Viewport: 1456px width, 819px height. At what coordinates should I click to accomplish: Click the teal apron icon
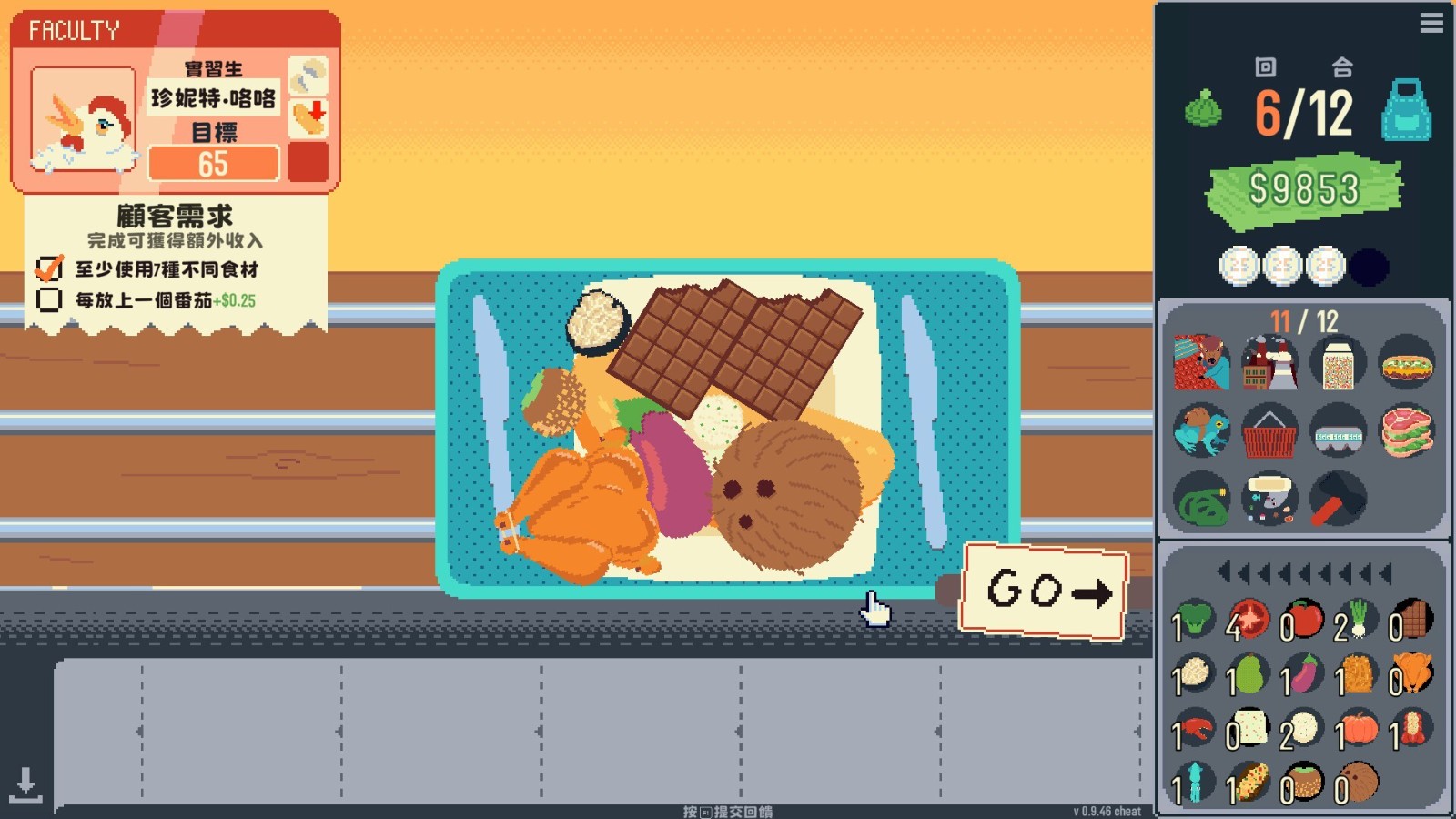1406,111
